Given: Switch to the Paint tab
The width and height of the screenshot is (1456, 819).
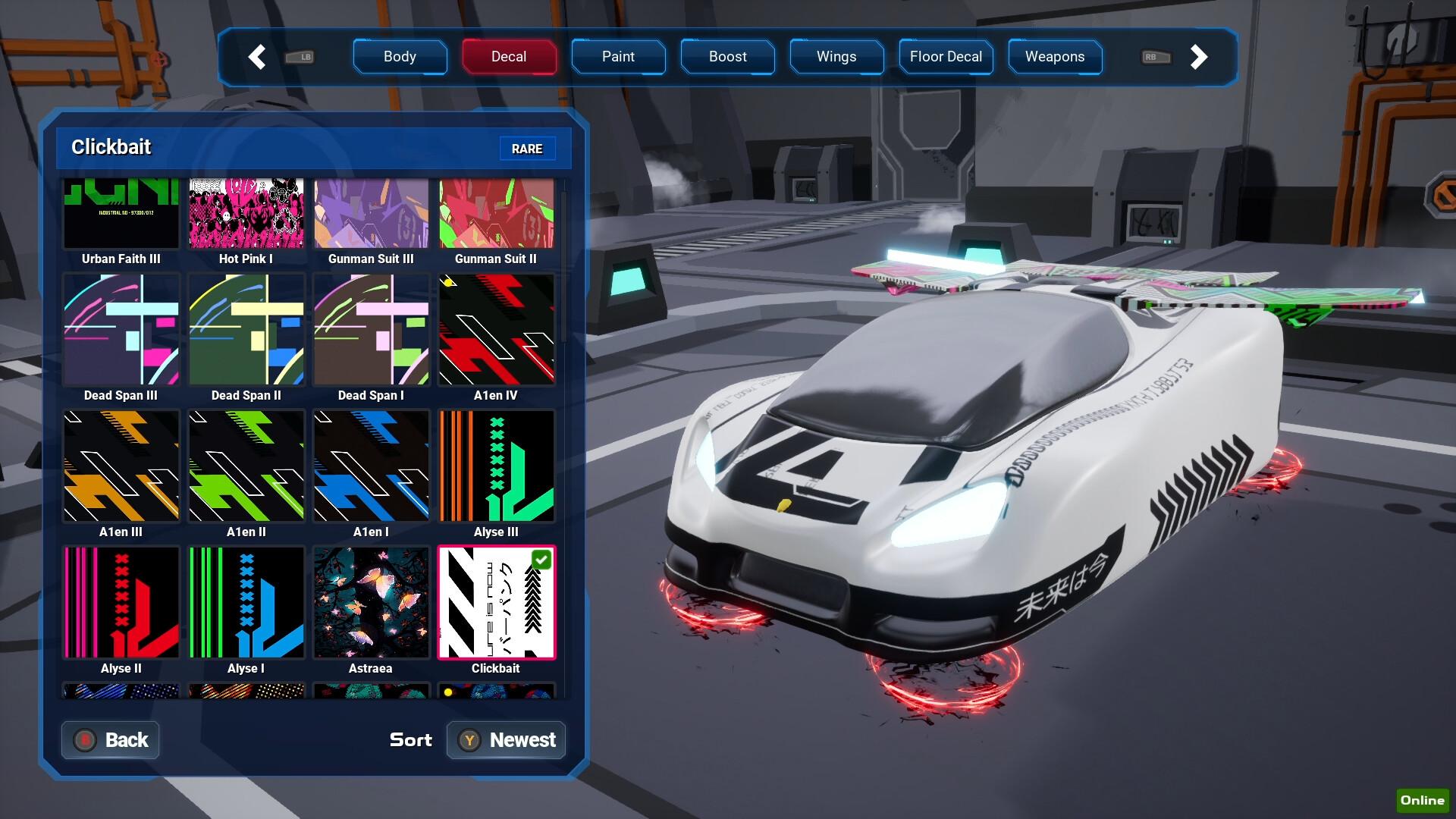Looking at the screenshot, I should click(618, 57).
